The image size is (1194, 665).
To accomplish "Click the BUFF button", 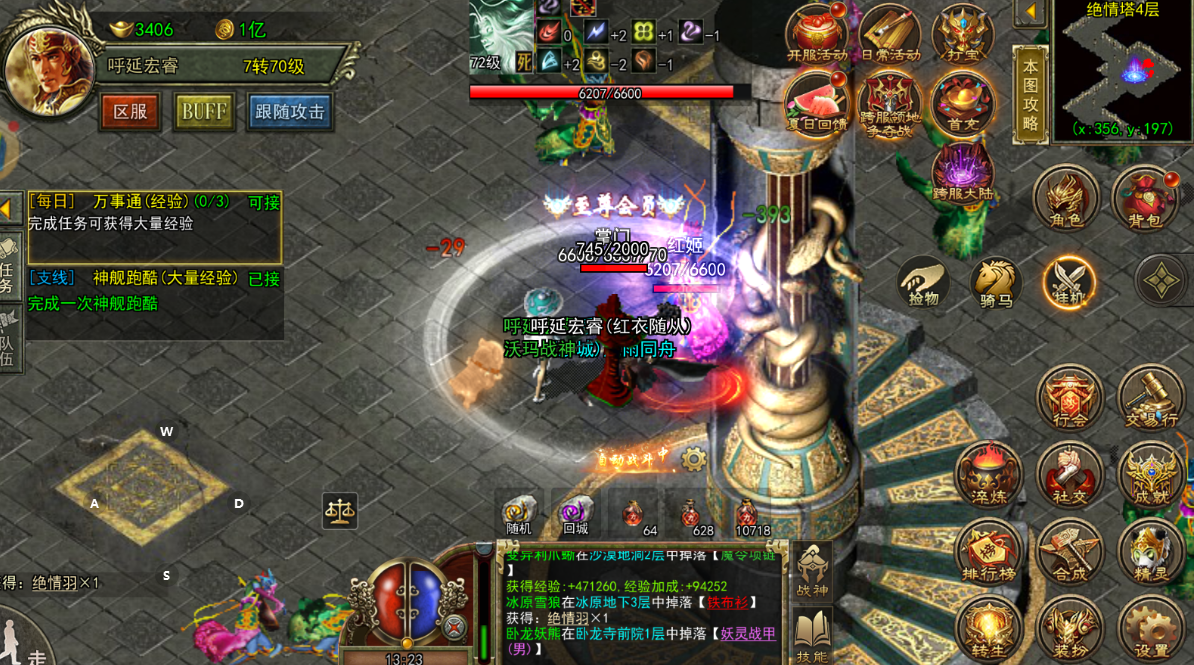I will click(204, 112).
